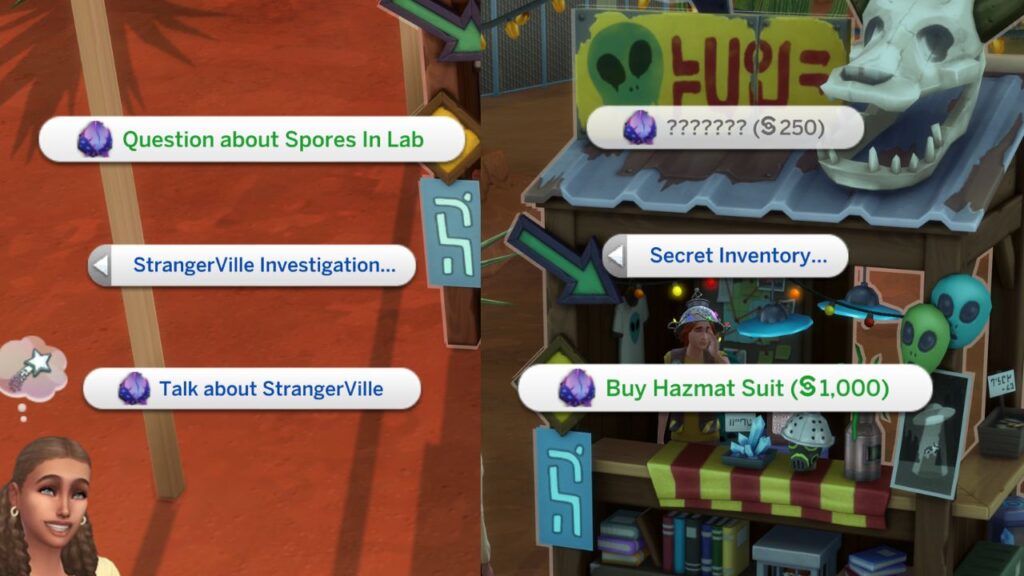Viewport: 1024px width, 576px height.
Task: Return to the Secret Inventory menu
Action: click(726, 256)
